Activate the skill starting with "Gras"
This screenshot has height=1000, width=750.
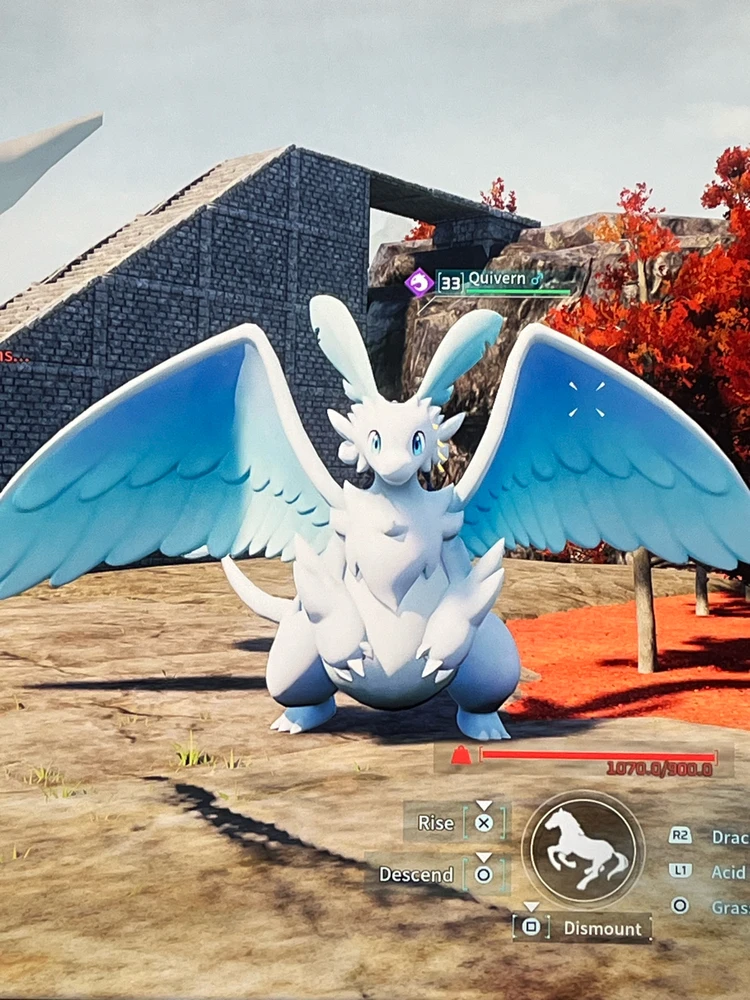(x=729, y=907)
